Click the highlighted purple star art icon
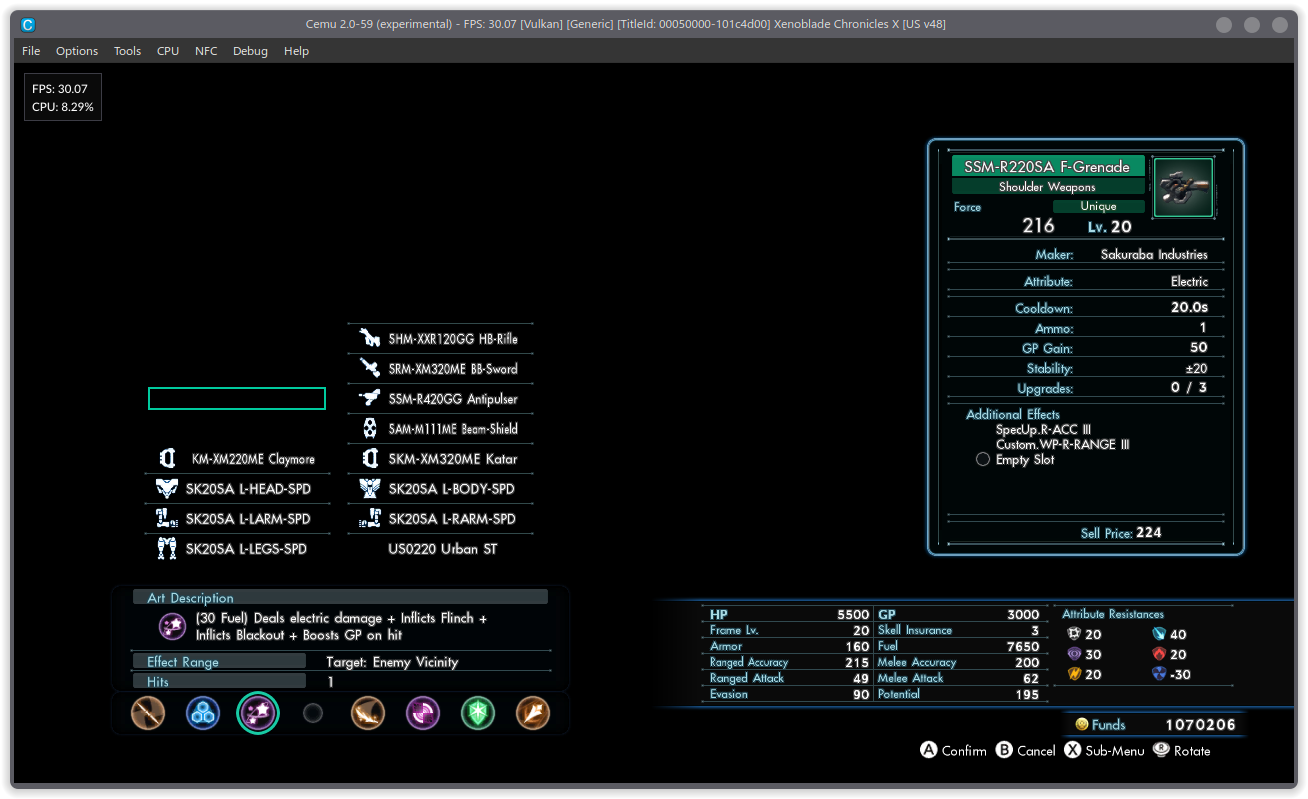Image resolution: width=1308 pixels, height=799 pixels. pos(258,713)
